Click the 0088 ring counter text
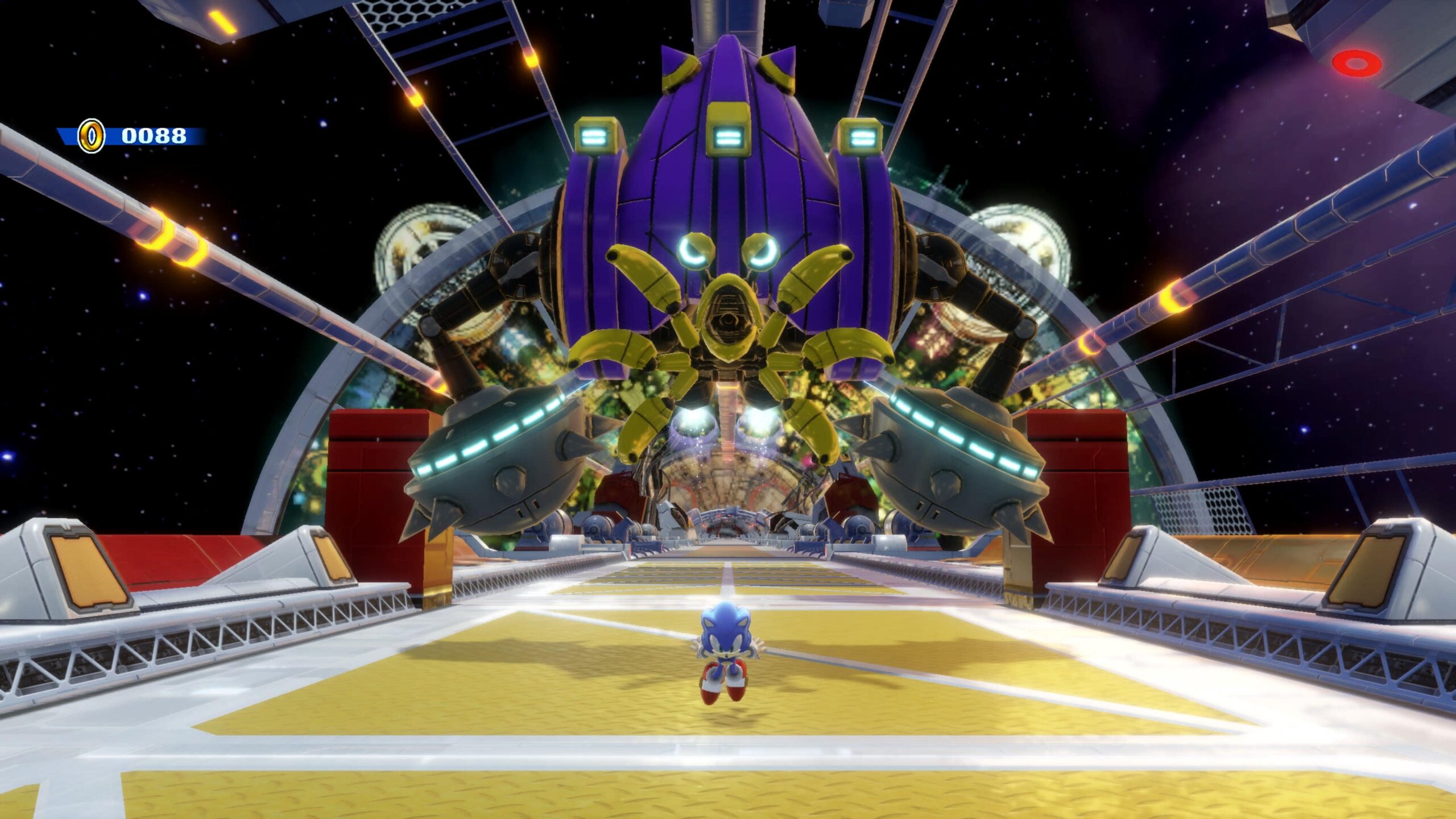This screenshot has width=1456, height=819. click(x=154, y=136)
